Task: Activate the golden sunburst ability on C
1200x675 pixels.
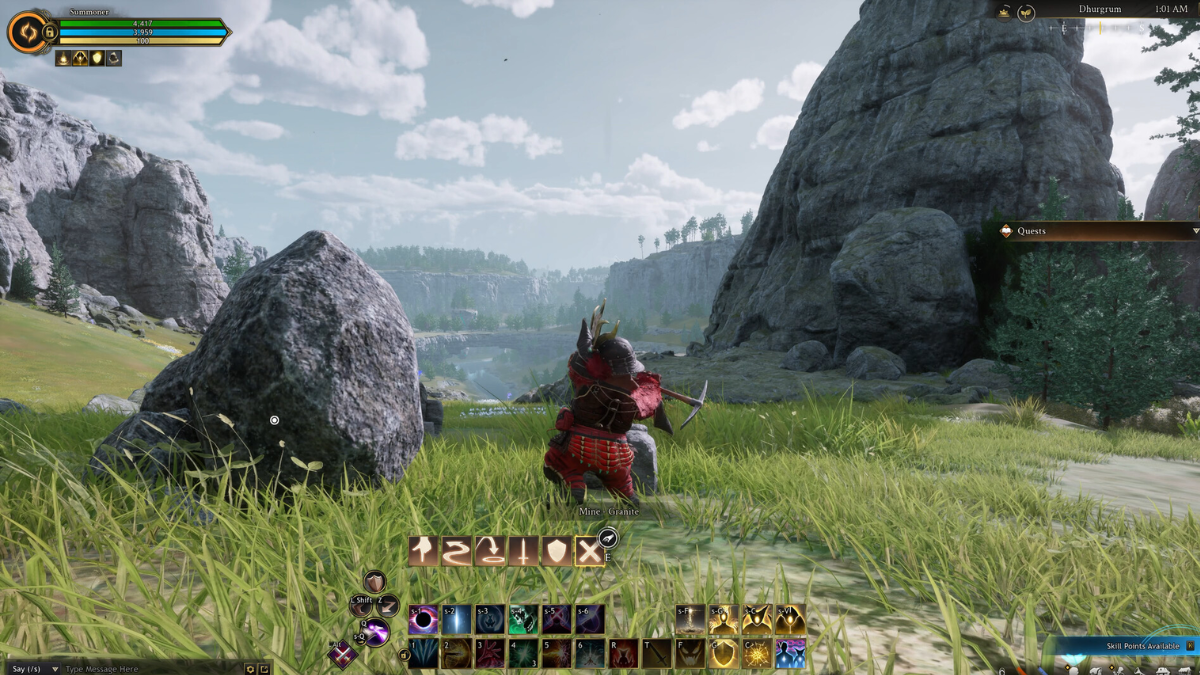Action: click(757, 654)
